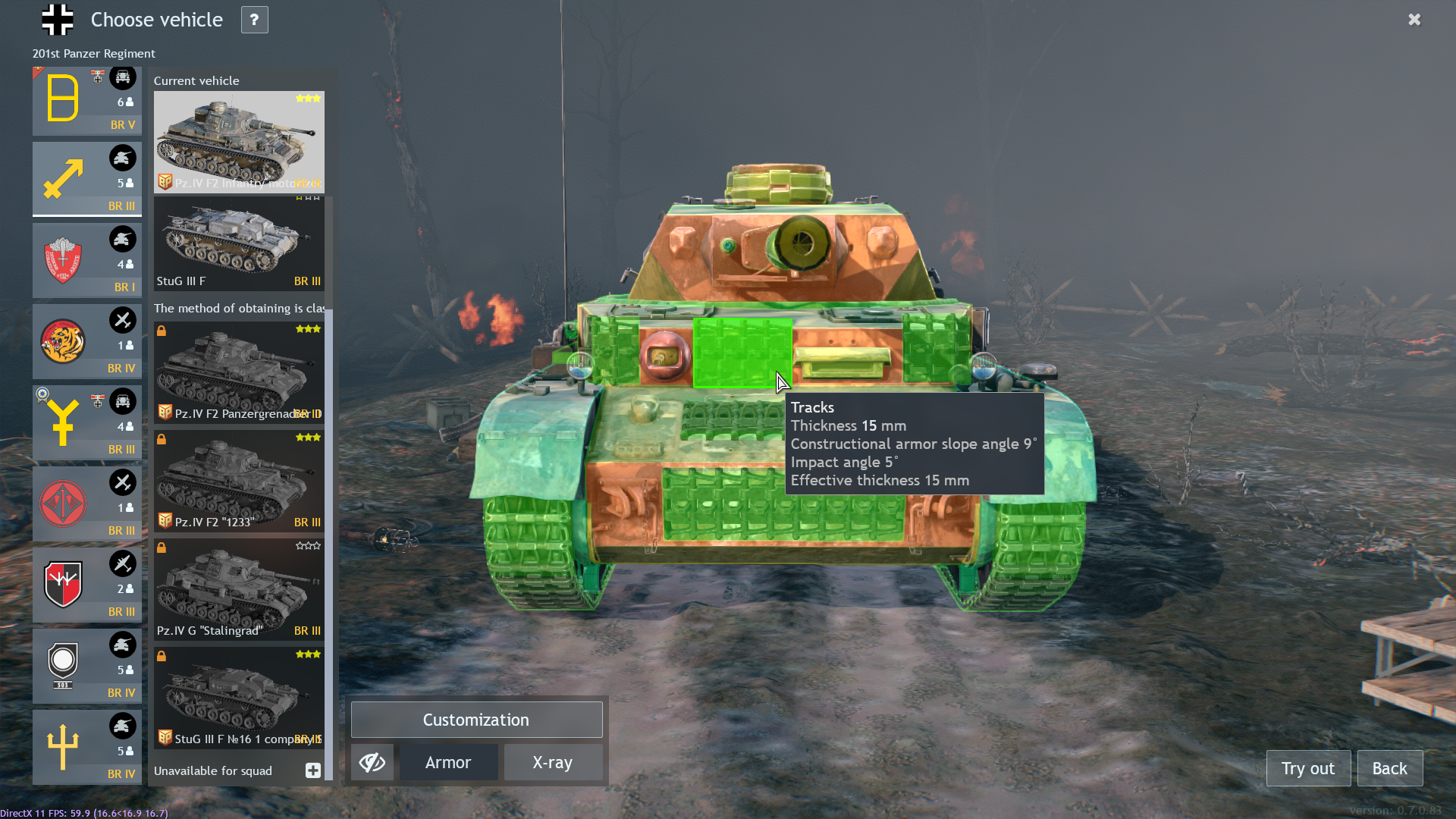This screenshot has width=1456, height=819.
Task: Try out the selected vehicle
Action: (1308, 768)
